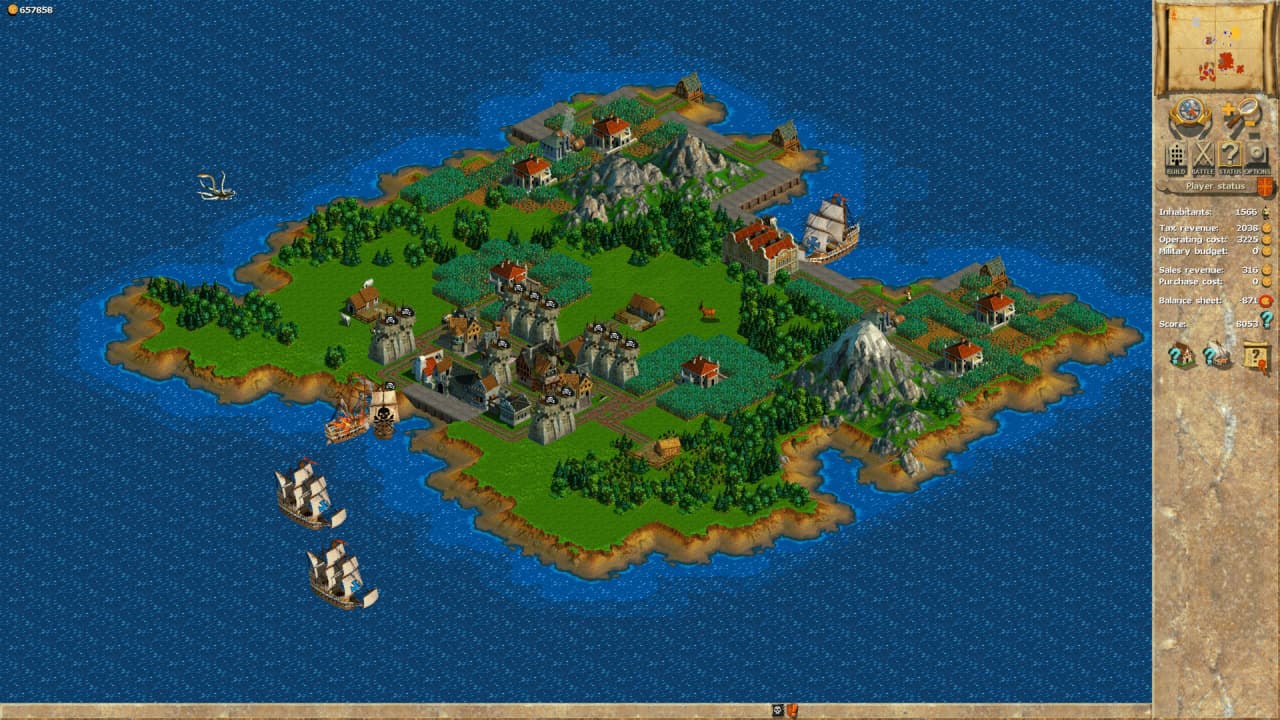Viewport: 1280px width, 720px height.
Task: Click the parchment minimap of the islands
Action: click(x=1215, y=46)
